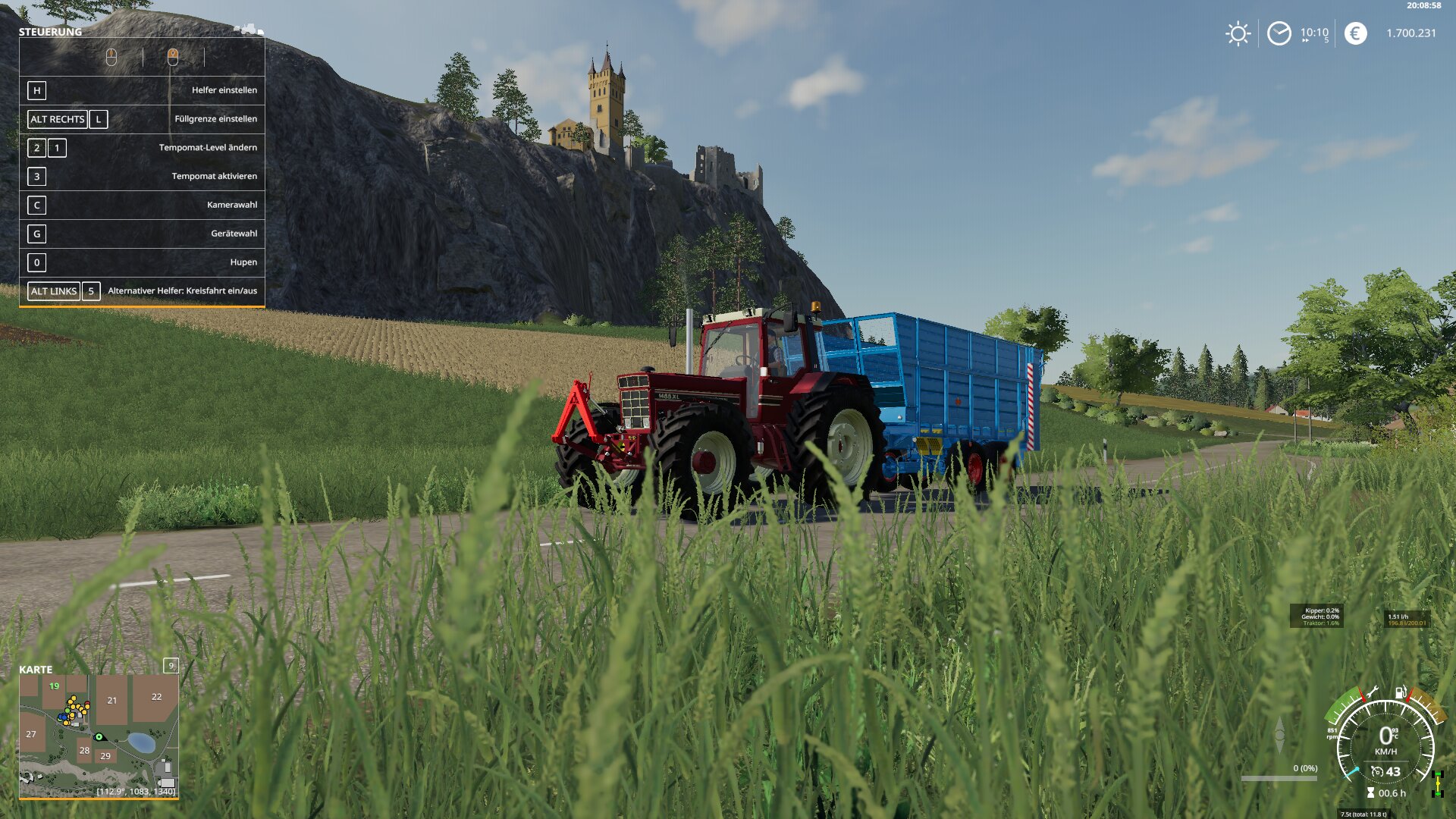Image resolution: width=1456 pixels, height=819 pixels.
Task: Select field 22 on the minimap
Action: (x=156, y=697)
